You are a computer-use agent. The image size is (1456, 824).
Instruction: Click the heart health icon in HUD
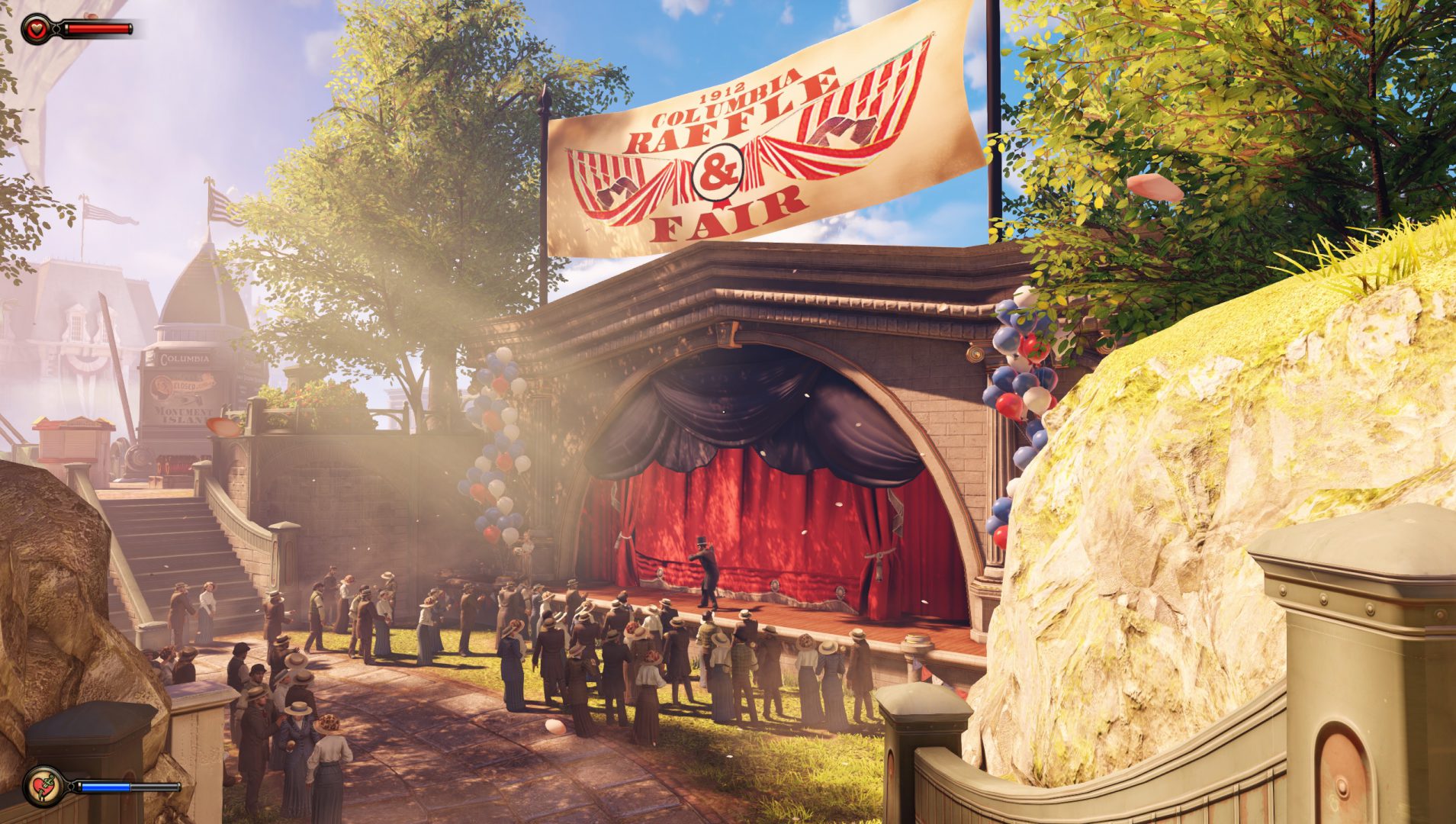pos(36,29)
